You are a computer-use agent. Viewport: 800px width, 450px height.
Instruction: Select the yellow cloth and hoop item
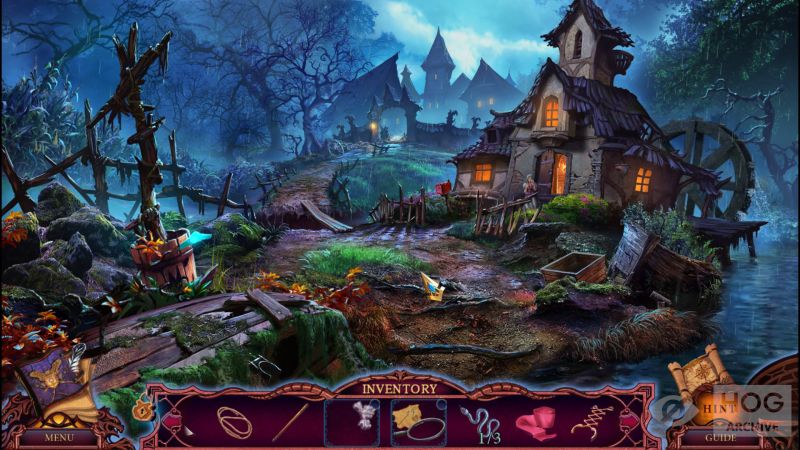(x=417, y=421)
